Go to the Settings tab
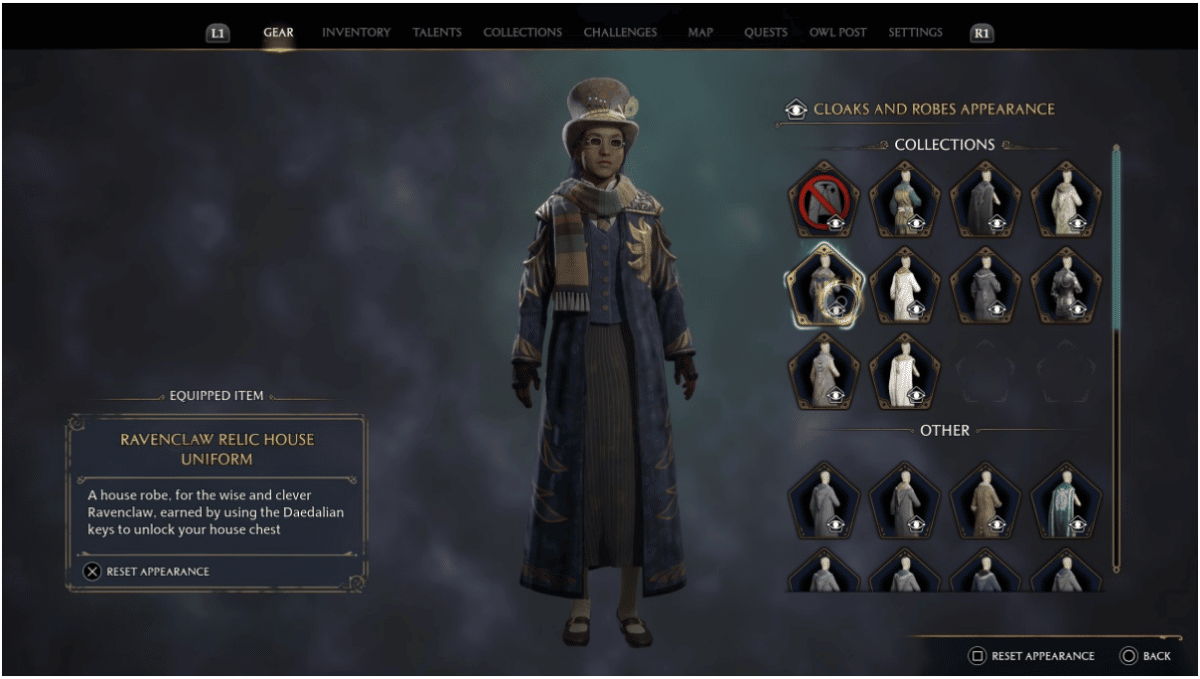Image resolution: width=1200 pixels, height=679 pixels. pyautogui.click(x=915, y=33)
